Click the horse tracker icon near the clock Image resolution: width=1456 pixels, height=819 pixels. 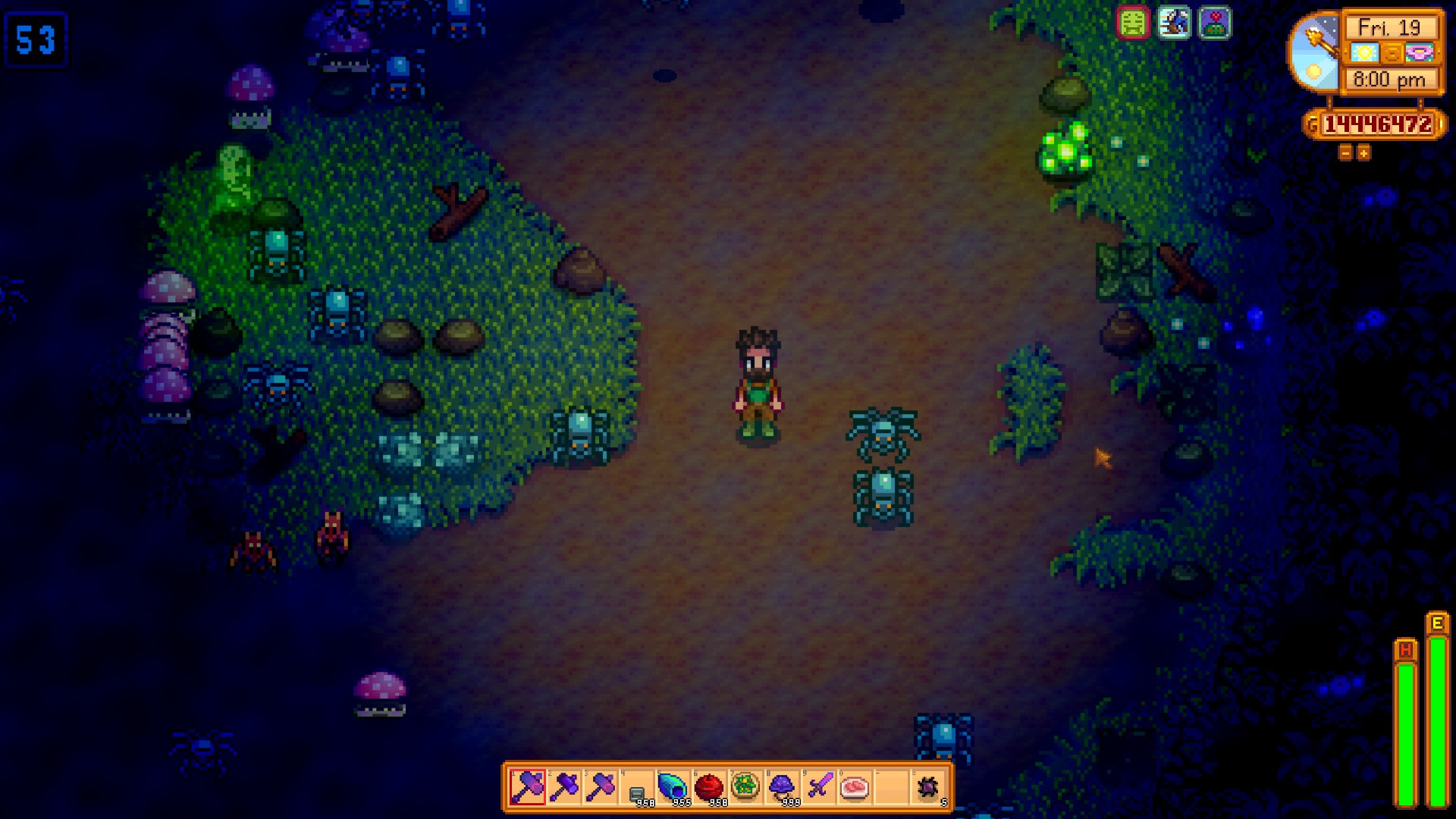(1173, 23)
